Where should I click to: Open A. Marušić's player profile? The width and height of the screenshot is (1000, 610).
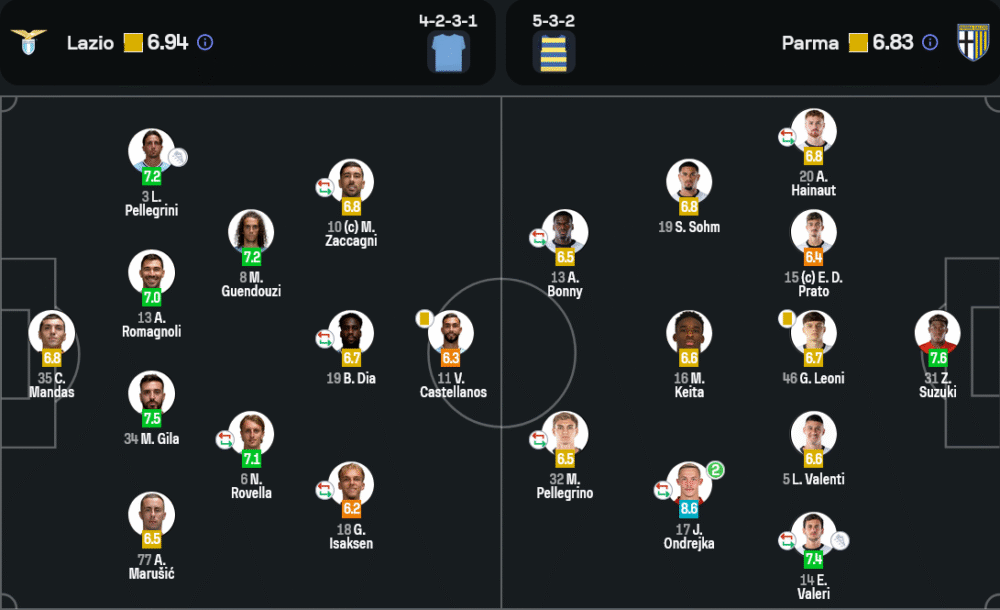[x=151, y=515]
